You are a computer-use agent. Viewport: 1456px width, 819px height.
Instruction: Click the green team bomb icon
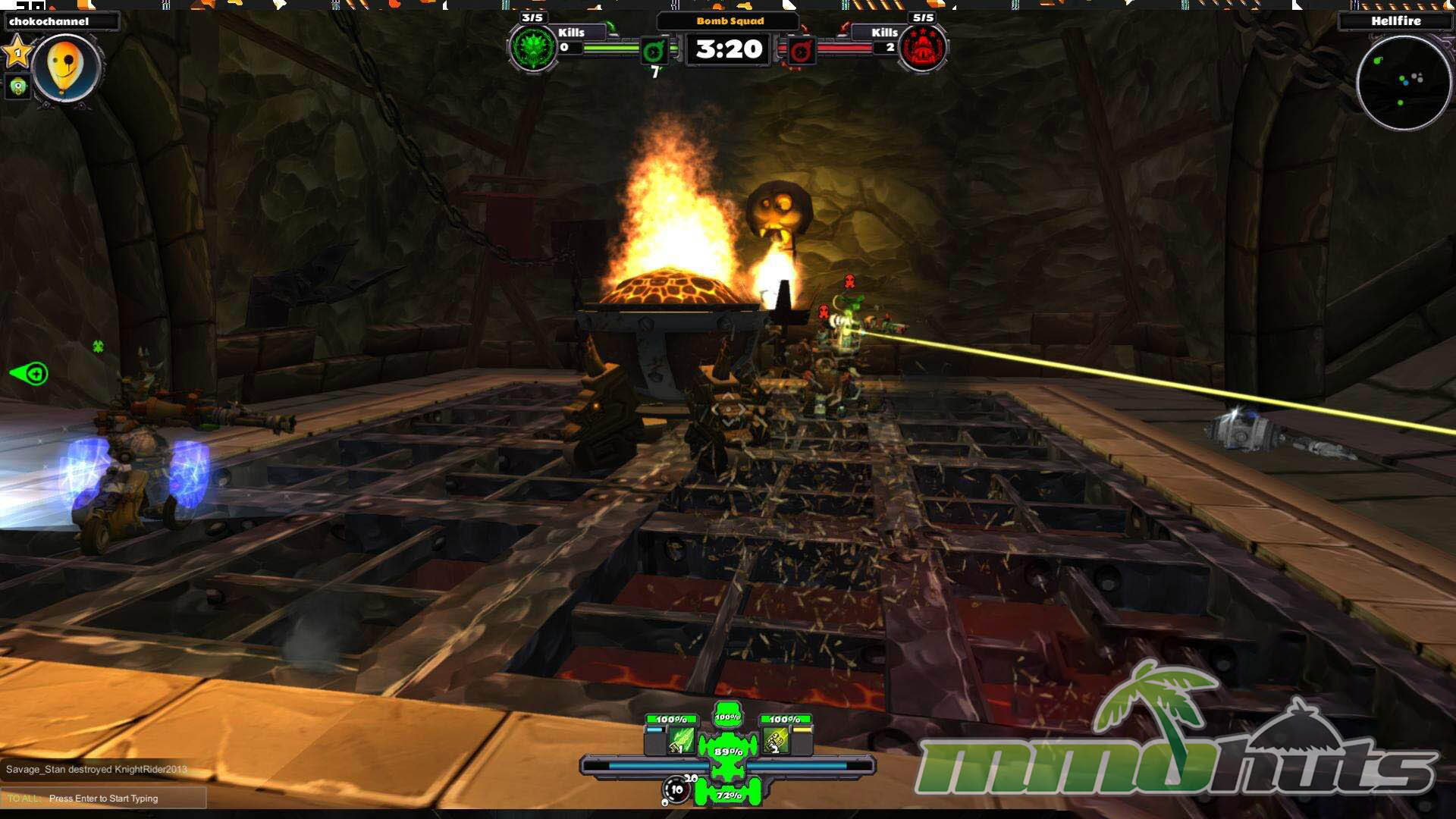[654, 52]
